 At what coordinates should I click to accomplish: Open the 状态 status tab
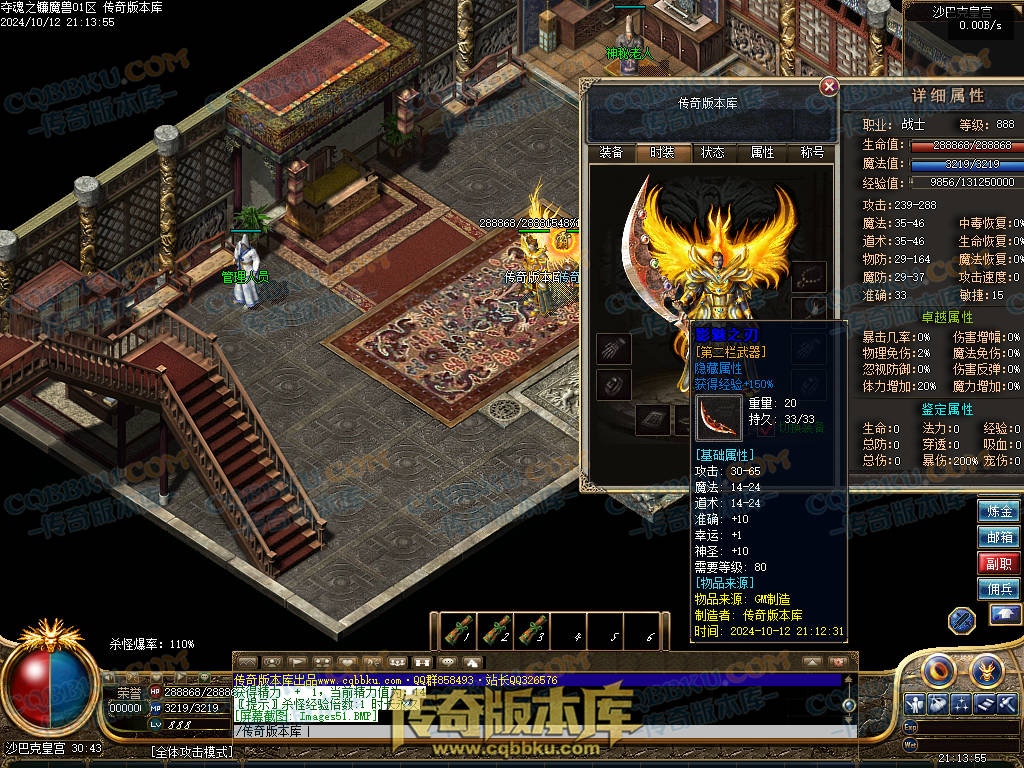coord(712,152)
